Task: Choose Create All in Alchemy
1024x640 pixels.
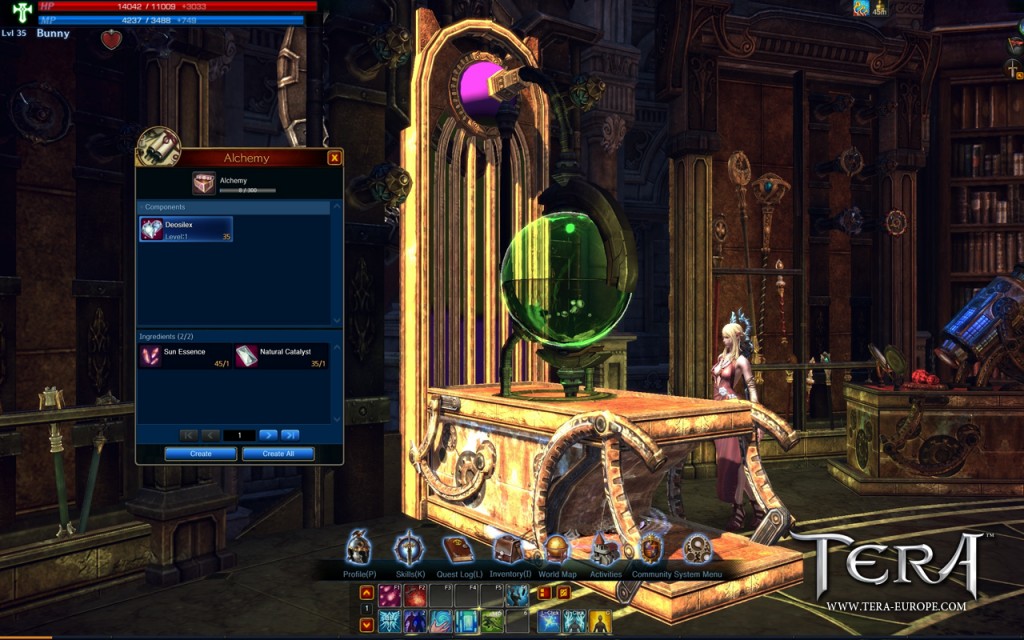Action: [x=278, y=454]
